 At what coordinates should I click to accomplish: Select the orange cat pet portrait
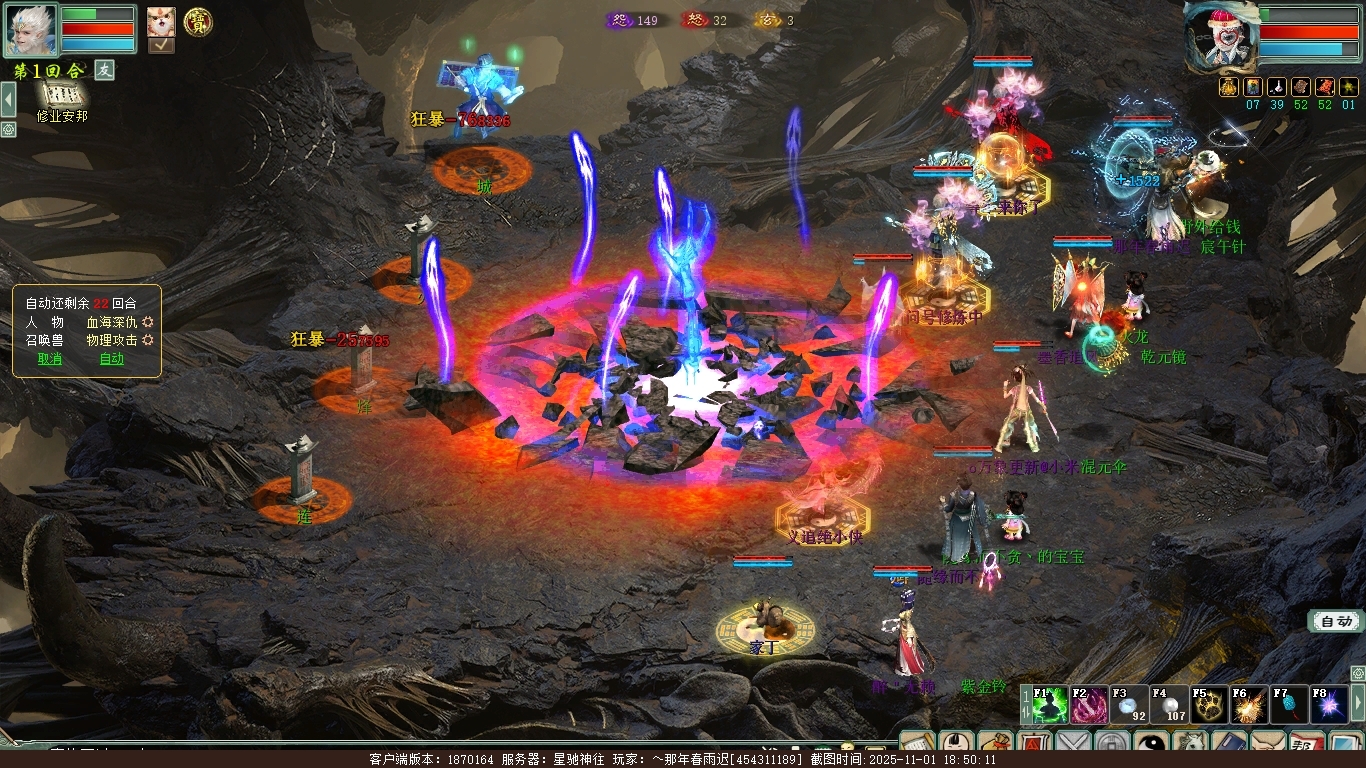point(161,21)
